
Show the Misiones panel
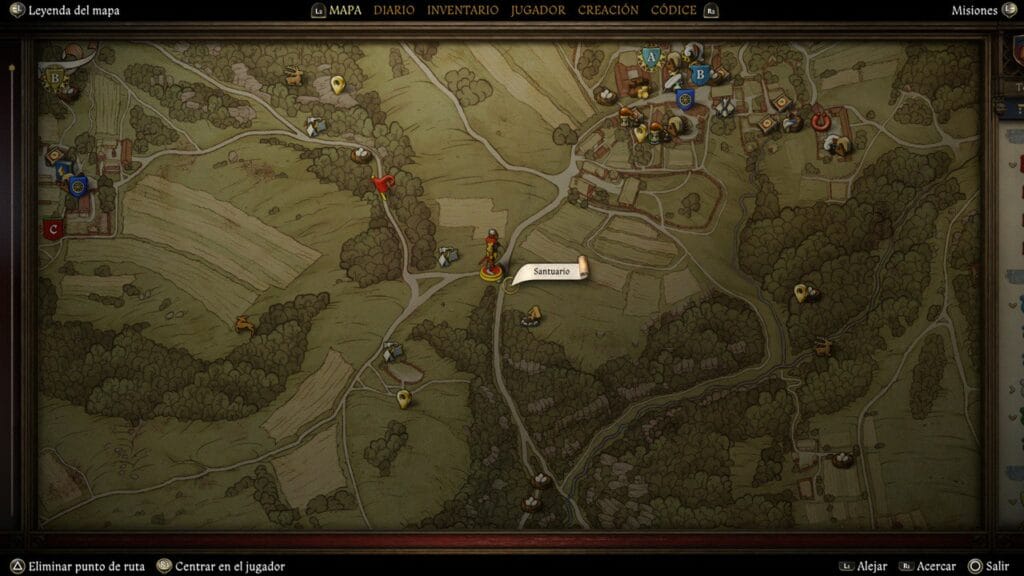click(974, 11)
